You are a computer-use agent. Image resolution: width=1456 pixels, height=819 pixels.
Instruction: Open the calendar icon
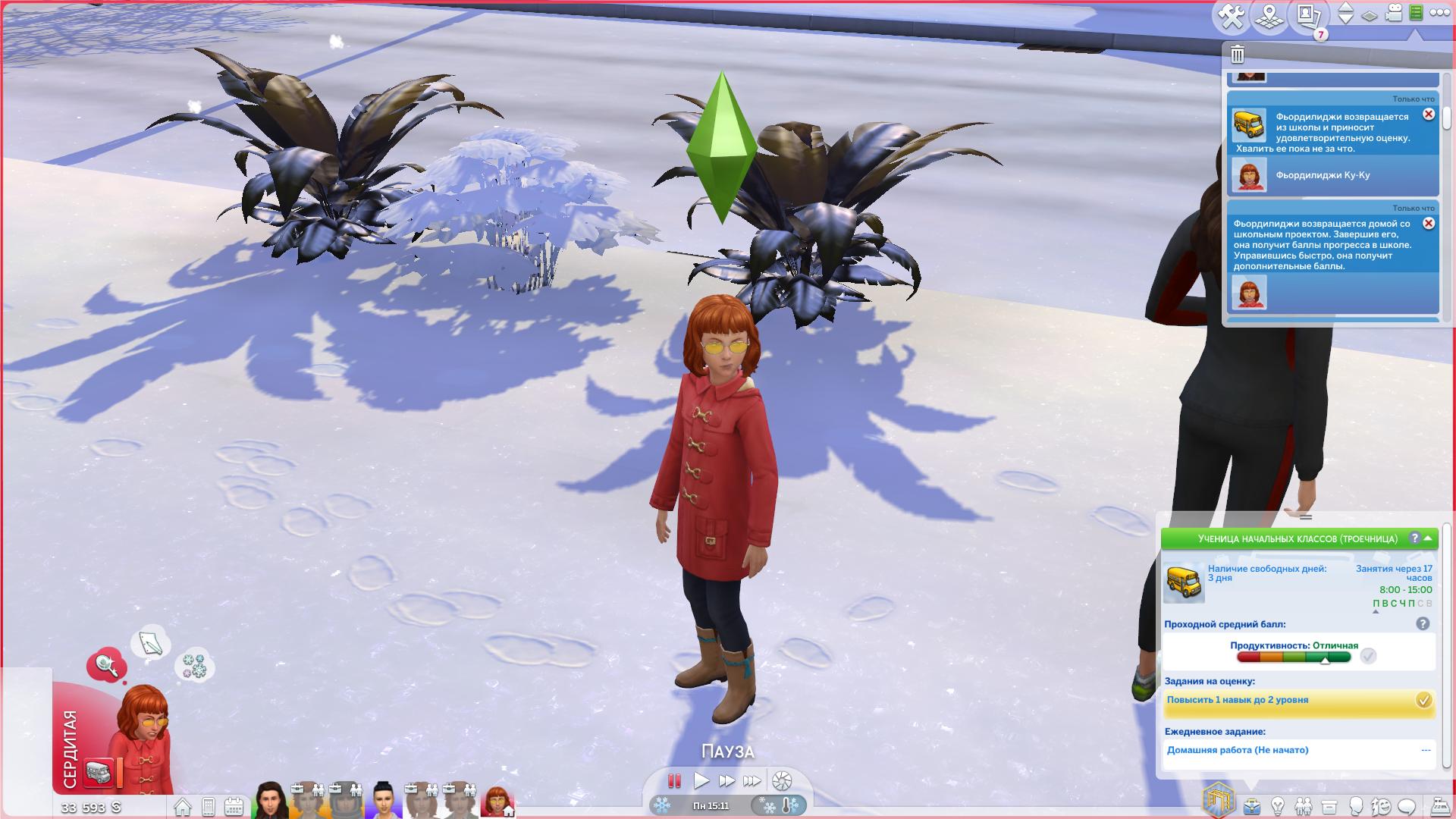(x=234, y=806)
